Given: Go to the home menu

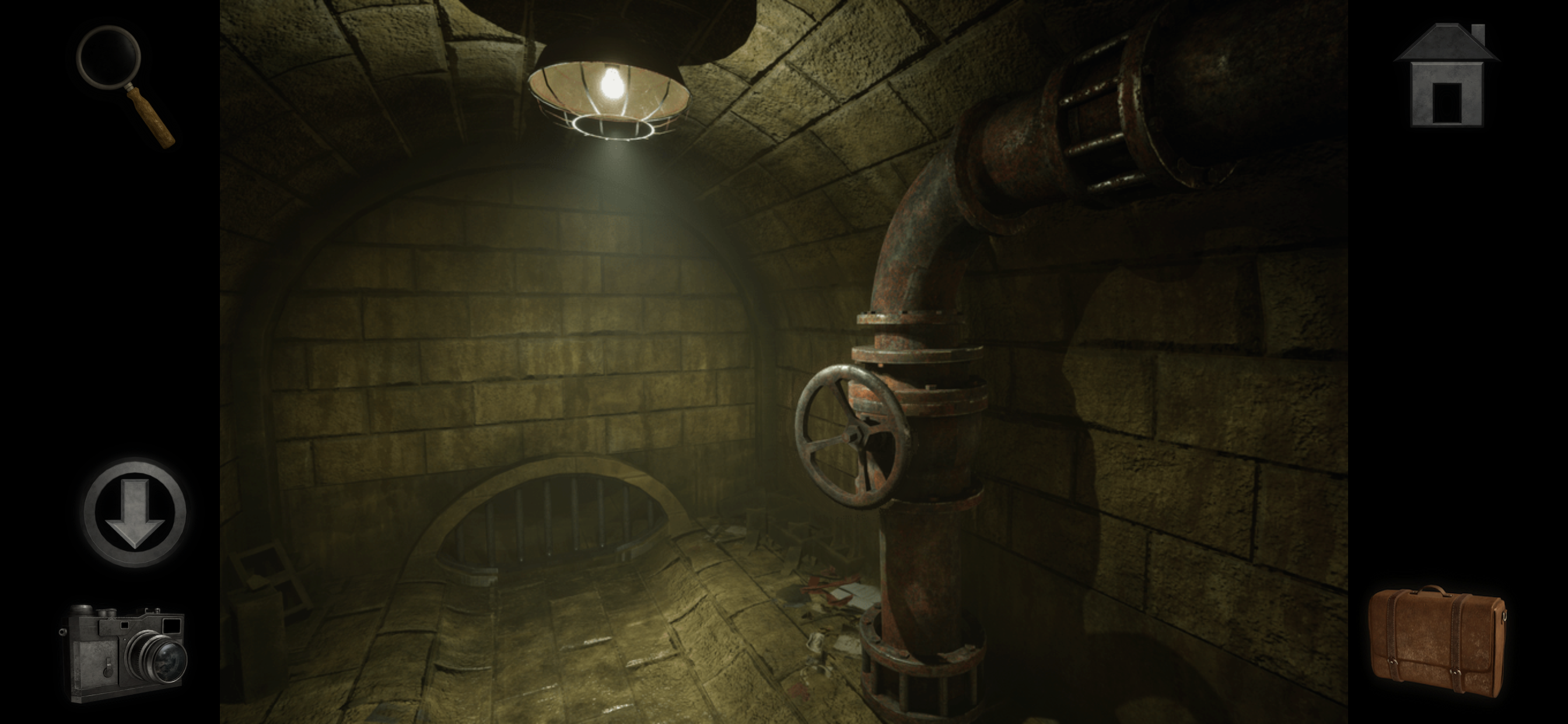Looking at the screenshot, I should coord(1447,77).
